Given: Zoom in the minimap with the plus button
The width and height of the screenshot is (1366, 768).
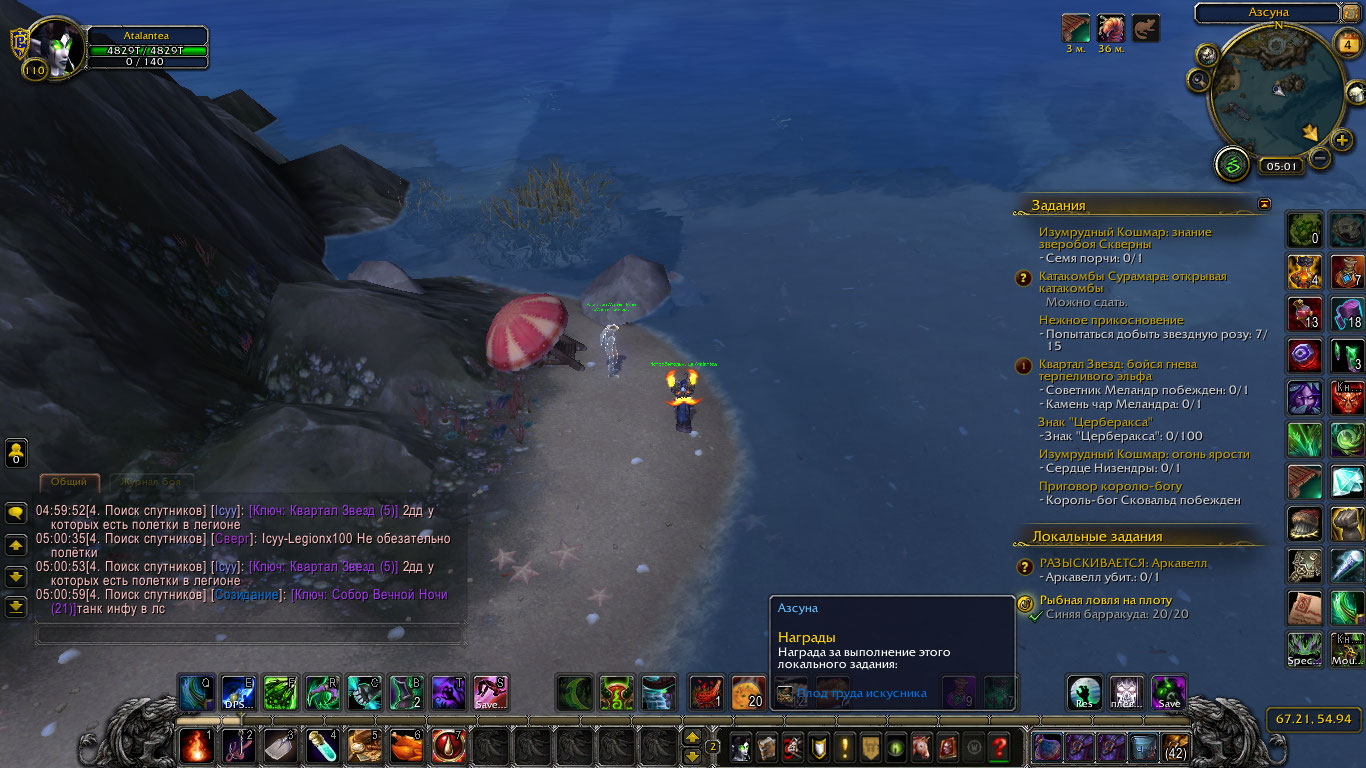Looking at the screenshot, I should click(x=1342, y=140).
